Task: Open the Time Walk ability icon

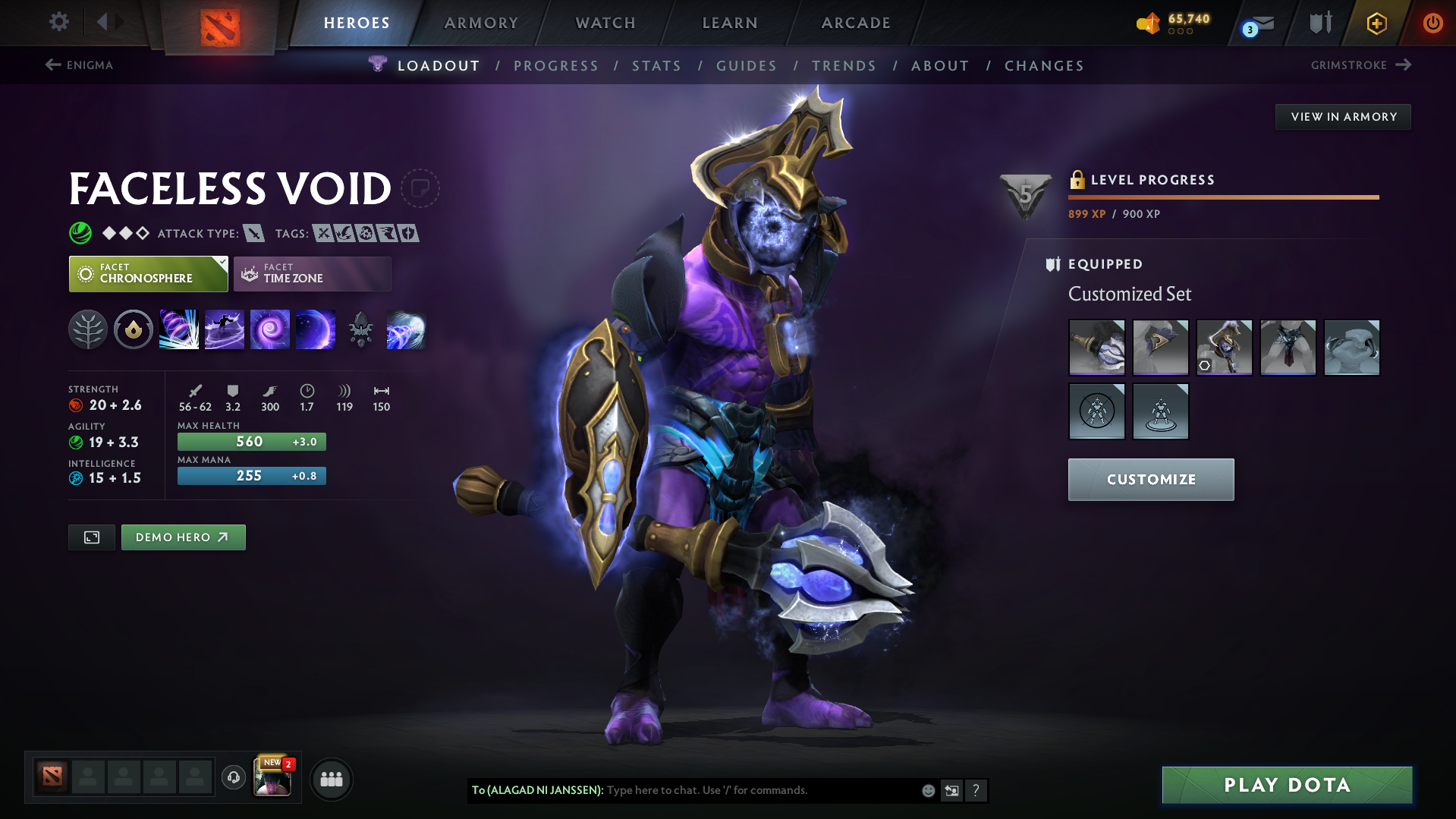Action: pyautogui.click(x=179, y=329)
